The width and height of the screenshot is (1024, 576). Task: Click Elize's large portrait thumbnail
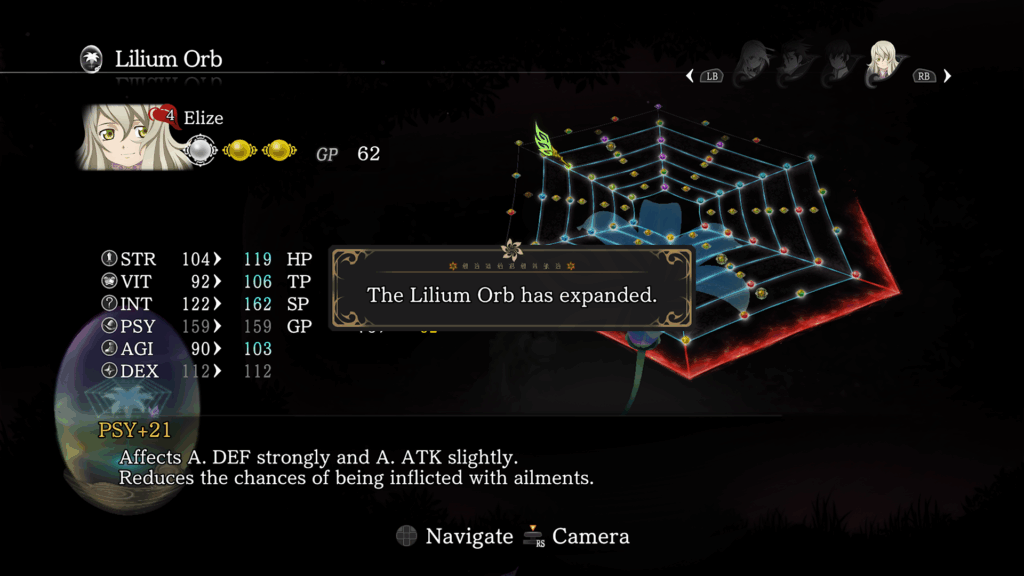click(119, 136)
